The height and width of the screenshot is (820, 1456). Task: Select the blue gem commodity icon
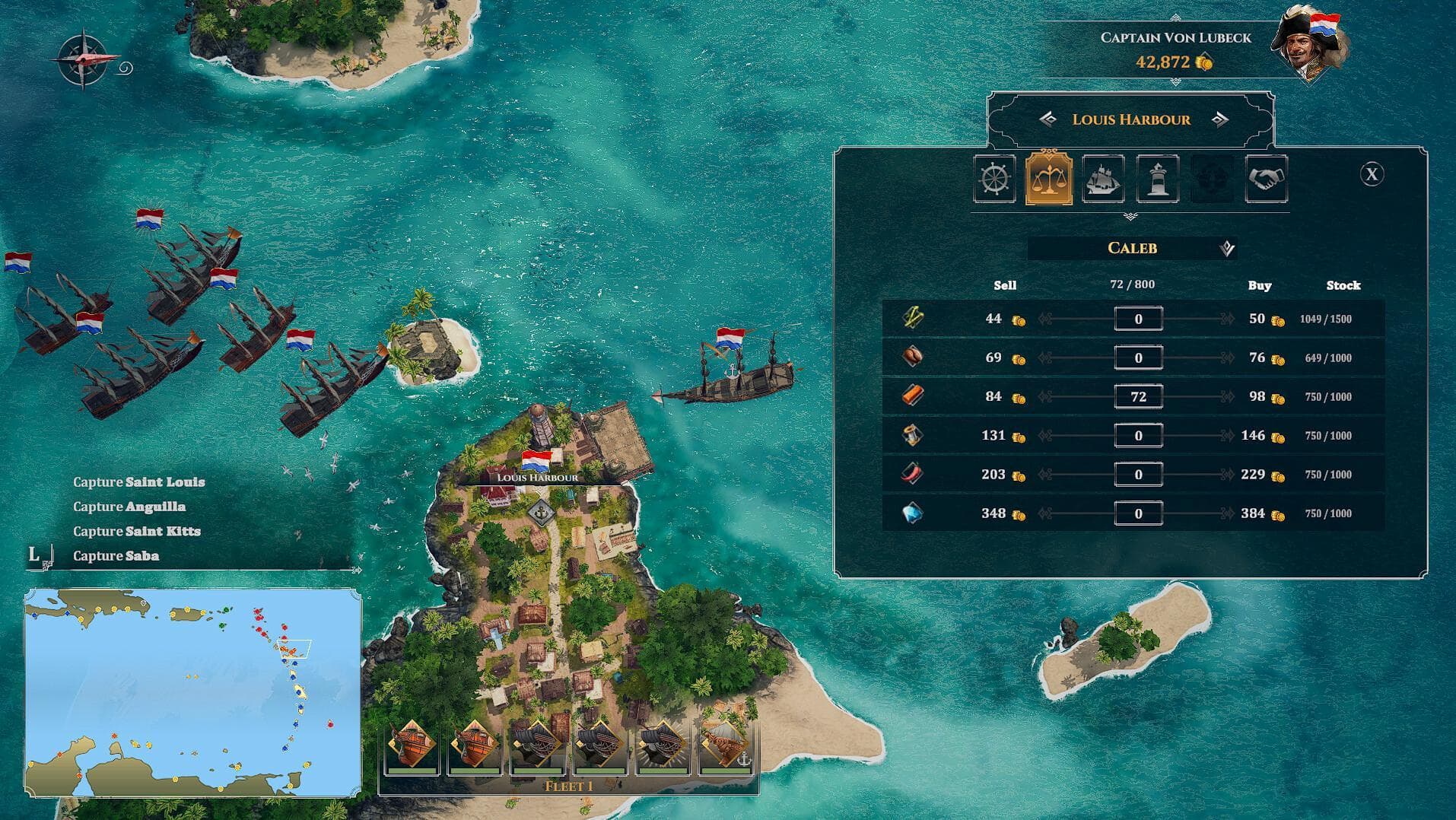[x=912, y=513]
